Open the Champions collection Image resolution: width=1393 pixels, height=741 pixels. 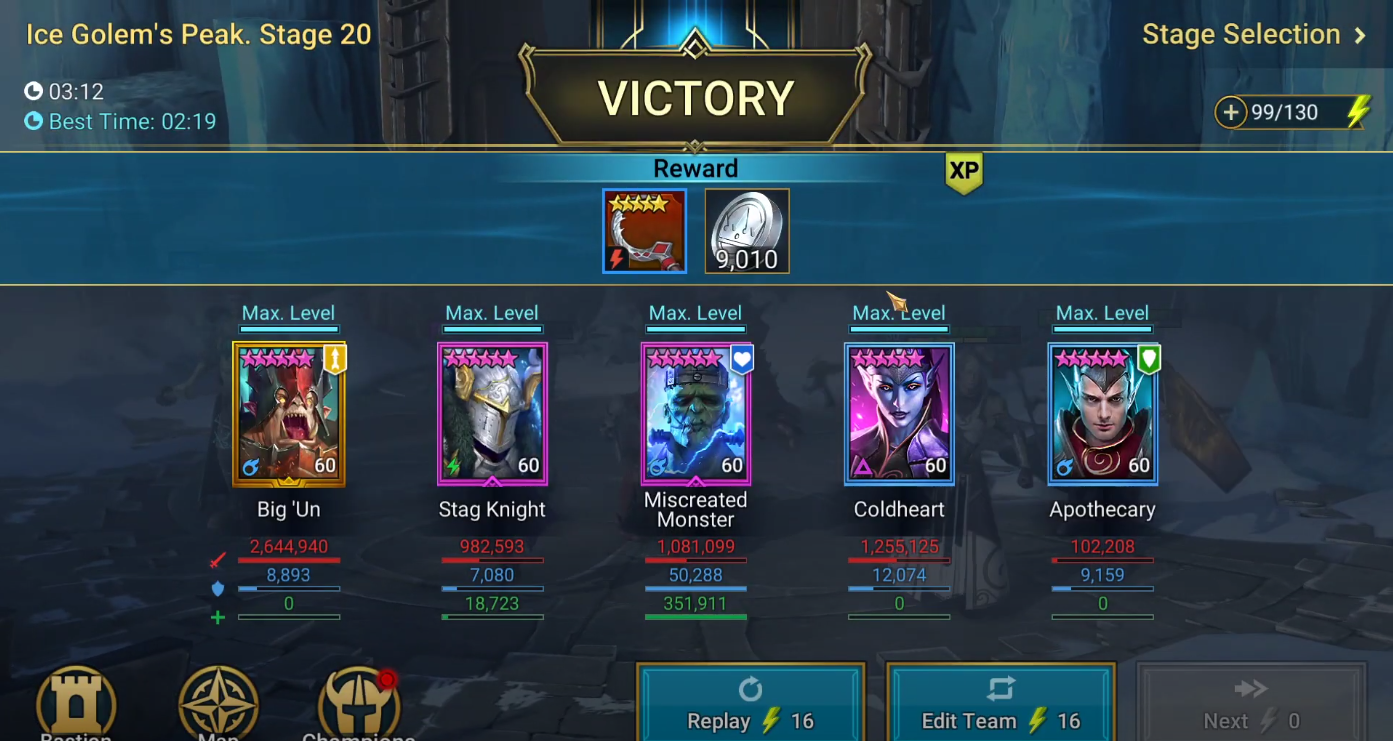359,705
